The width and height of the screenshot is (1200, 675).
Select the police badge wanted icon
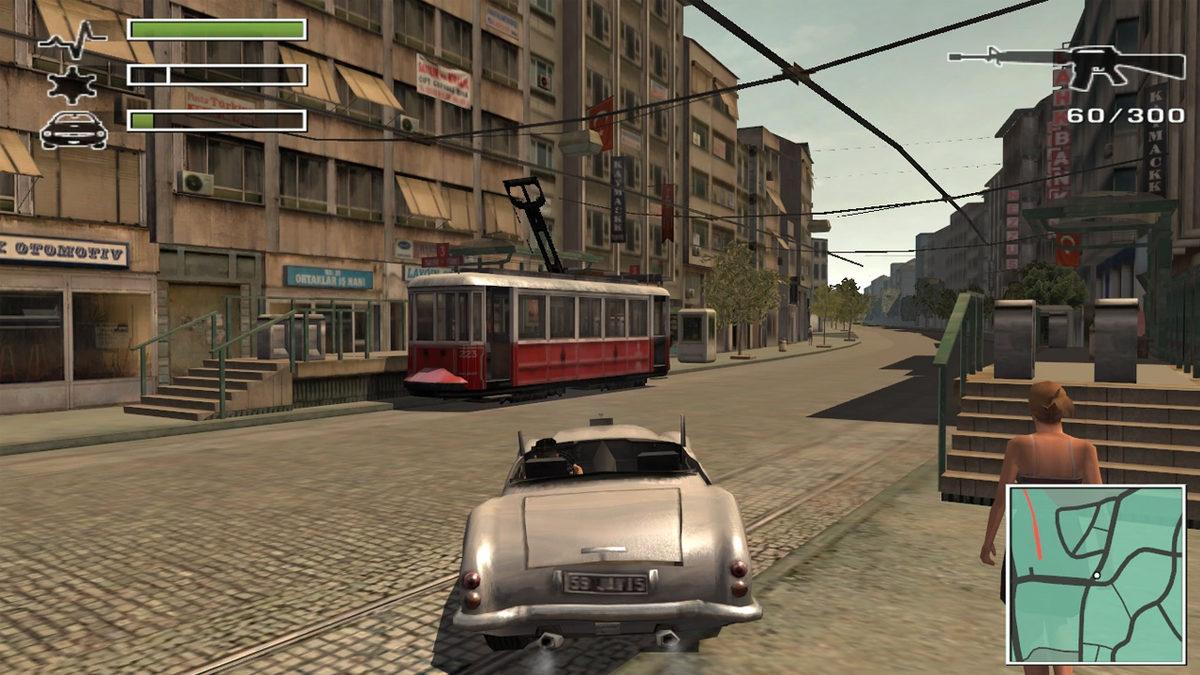[x=72, y=82]
